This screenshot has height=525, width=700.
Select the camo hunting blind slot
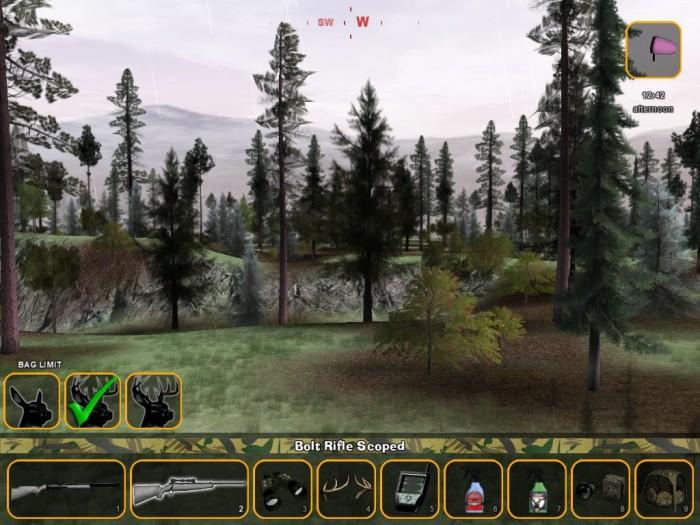664,489
